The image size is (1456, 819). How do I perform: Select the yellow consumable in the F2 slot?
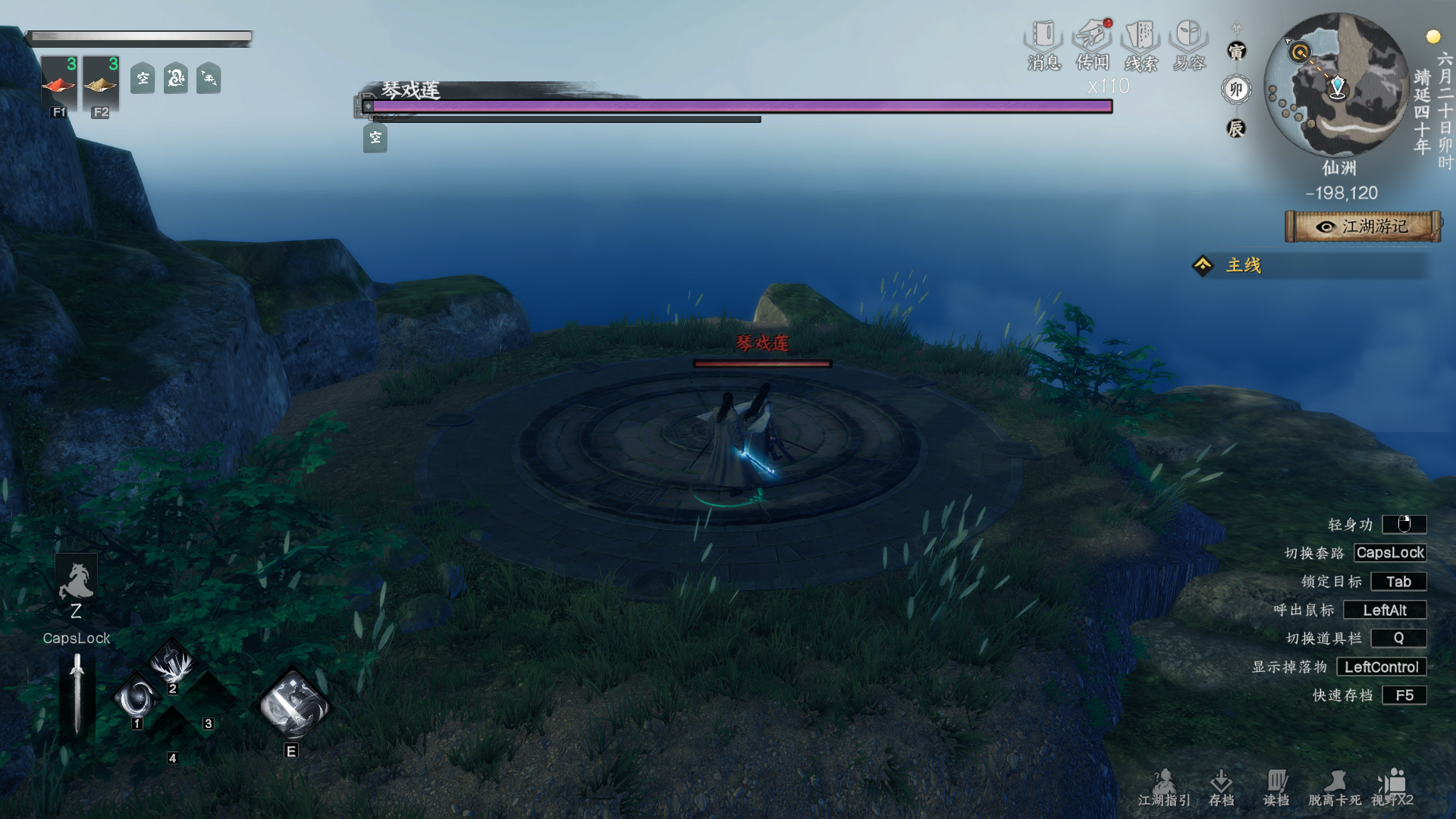coord(101,83)
